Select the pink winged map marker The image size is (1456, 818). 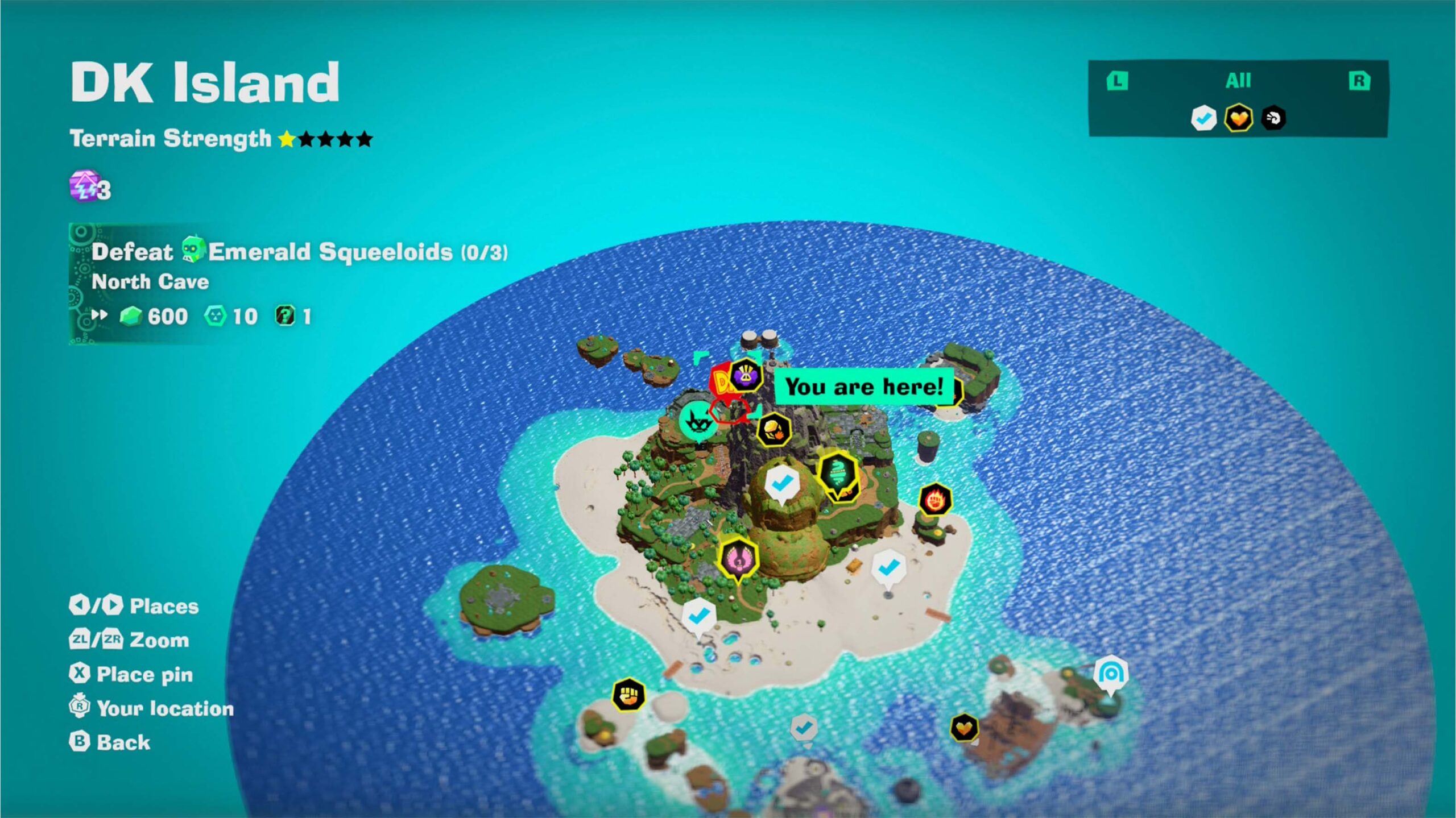tap(738, 559)
